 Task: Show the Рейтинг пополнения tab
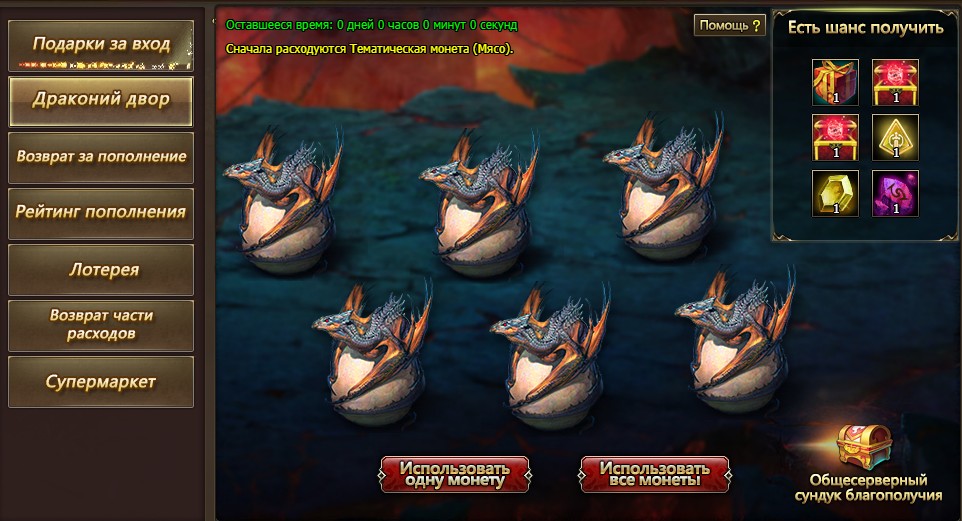(x=101, y=212)
